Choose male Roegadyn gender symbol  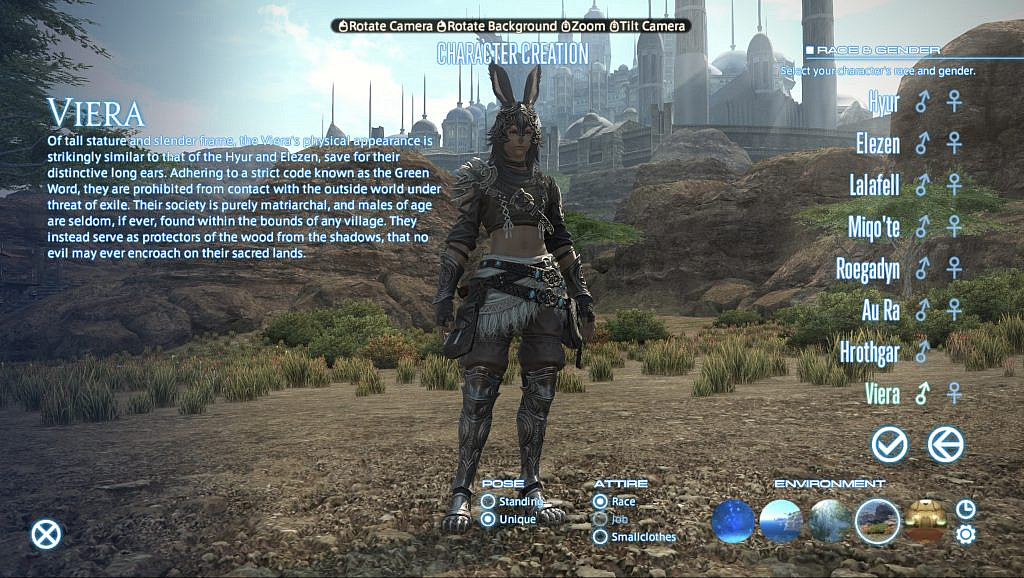(922, 268)
